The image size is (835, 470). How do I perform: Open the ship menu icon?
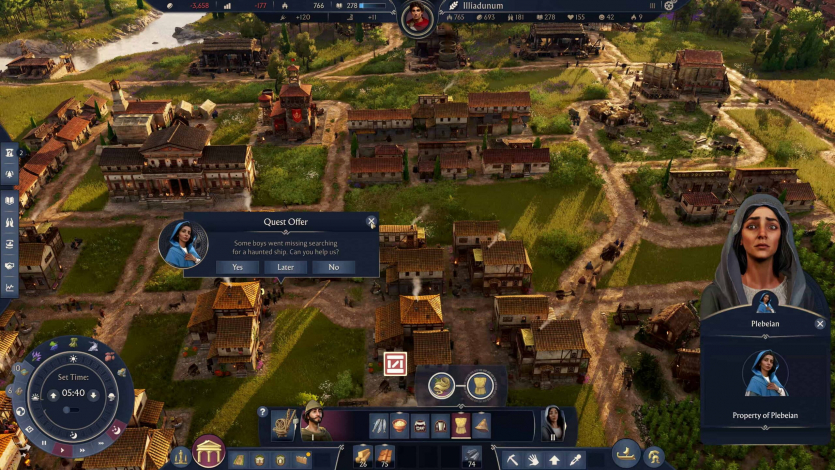(x=625, y=452)
